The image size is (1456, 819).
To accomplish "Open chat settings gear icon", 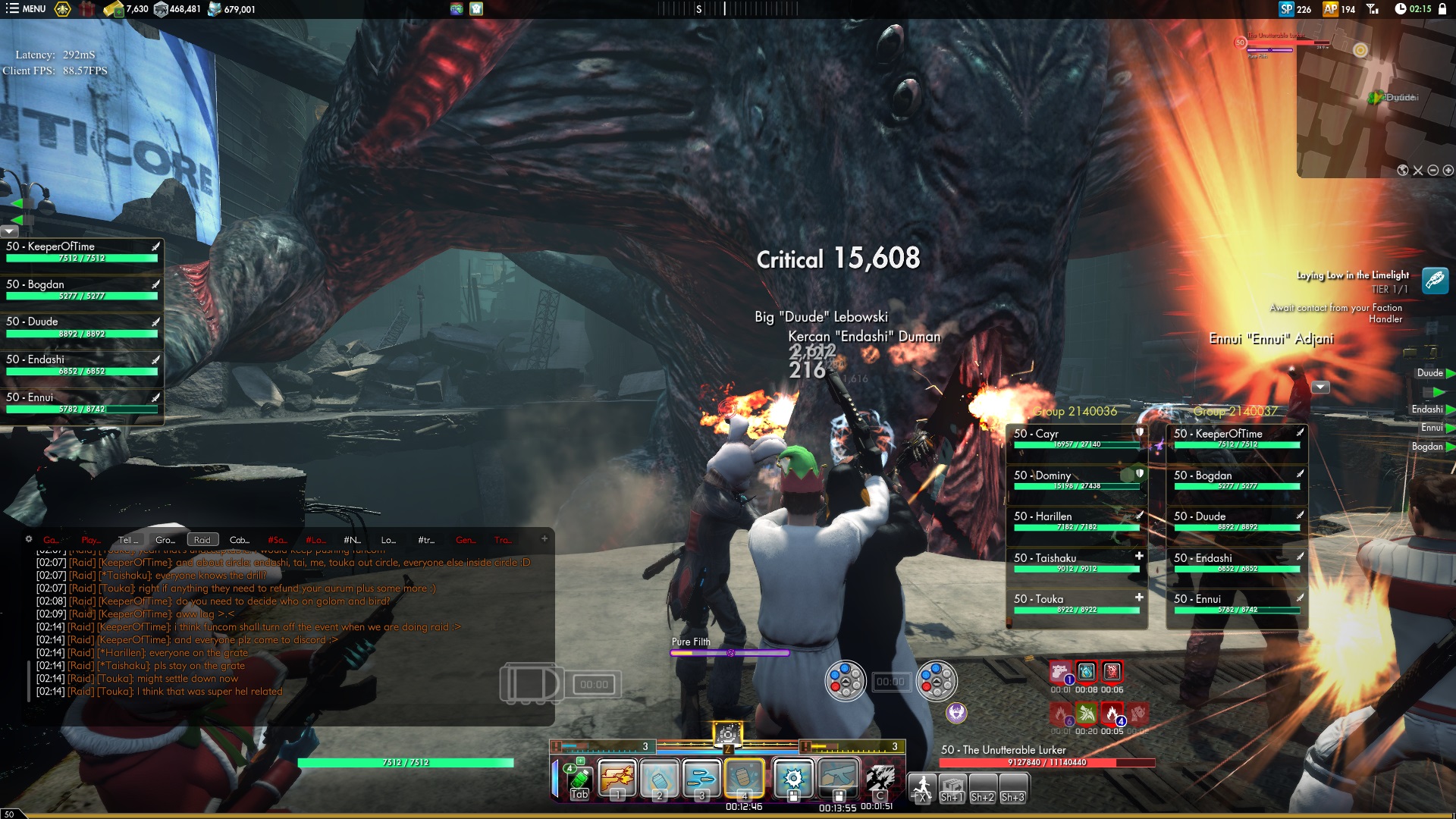I will [x=29, y=539].
